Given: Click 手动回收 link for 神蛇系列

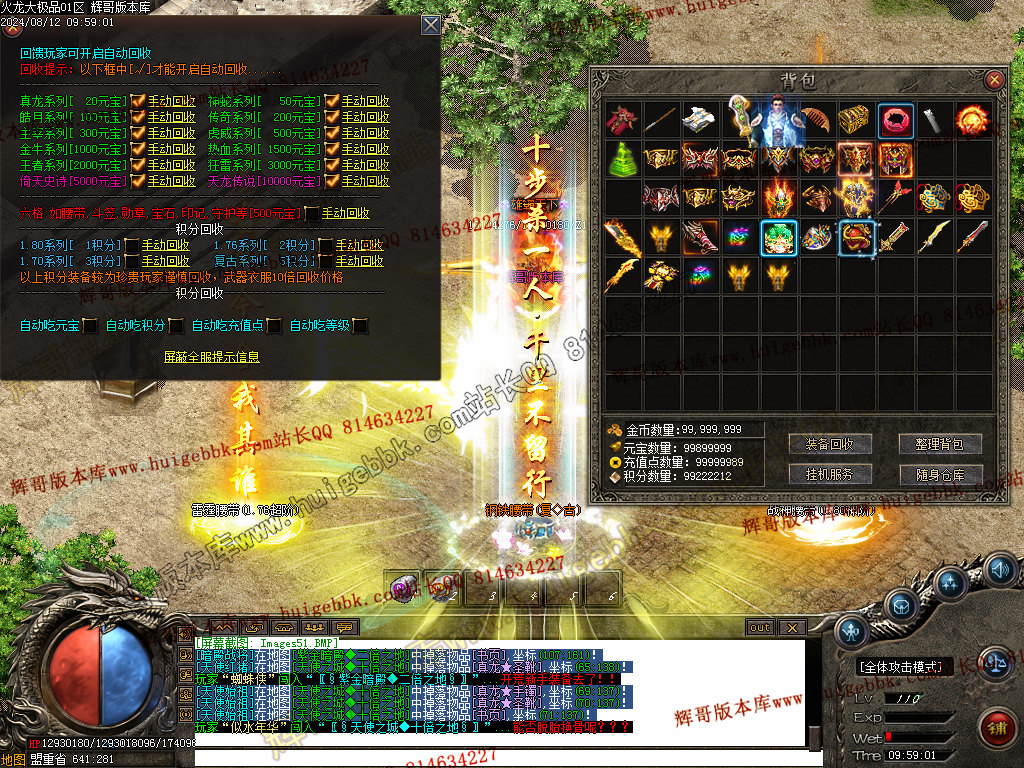Looking at the screenshot, I should [x=366, y=101].
